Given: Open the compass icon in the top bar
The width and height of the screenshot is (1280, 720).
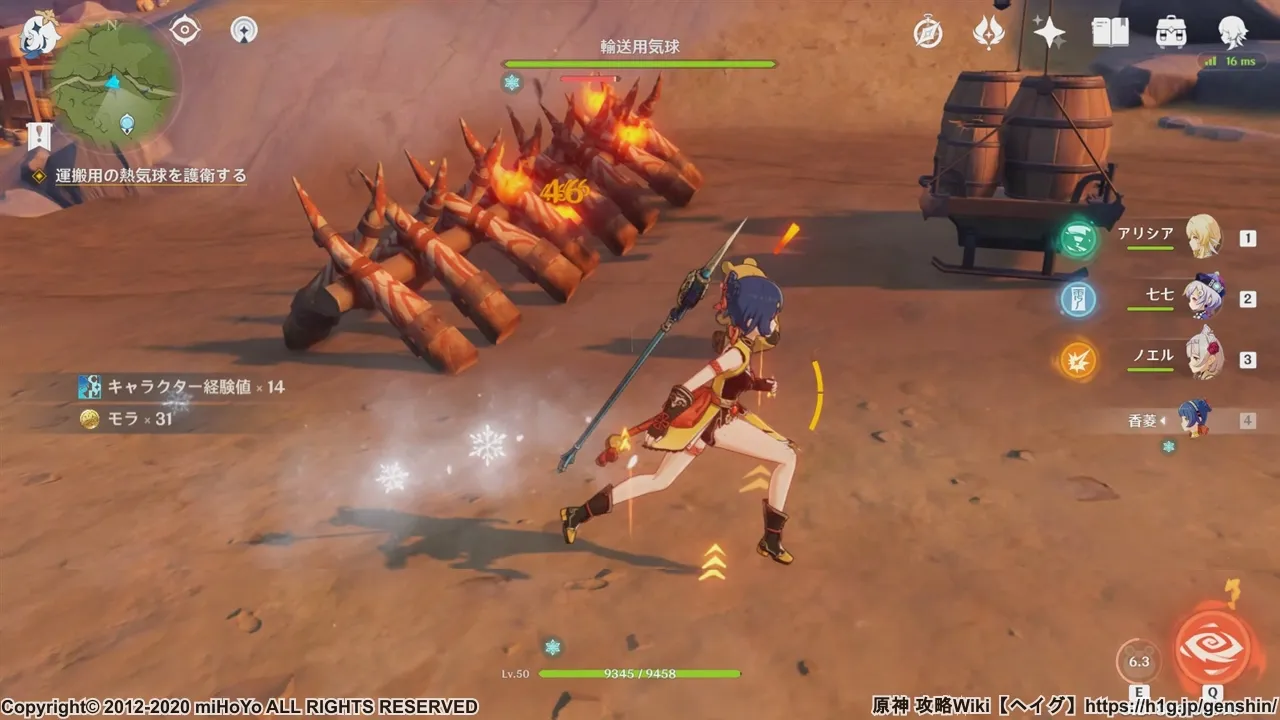Looking at the screenshot, I should tap(928, 33).
